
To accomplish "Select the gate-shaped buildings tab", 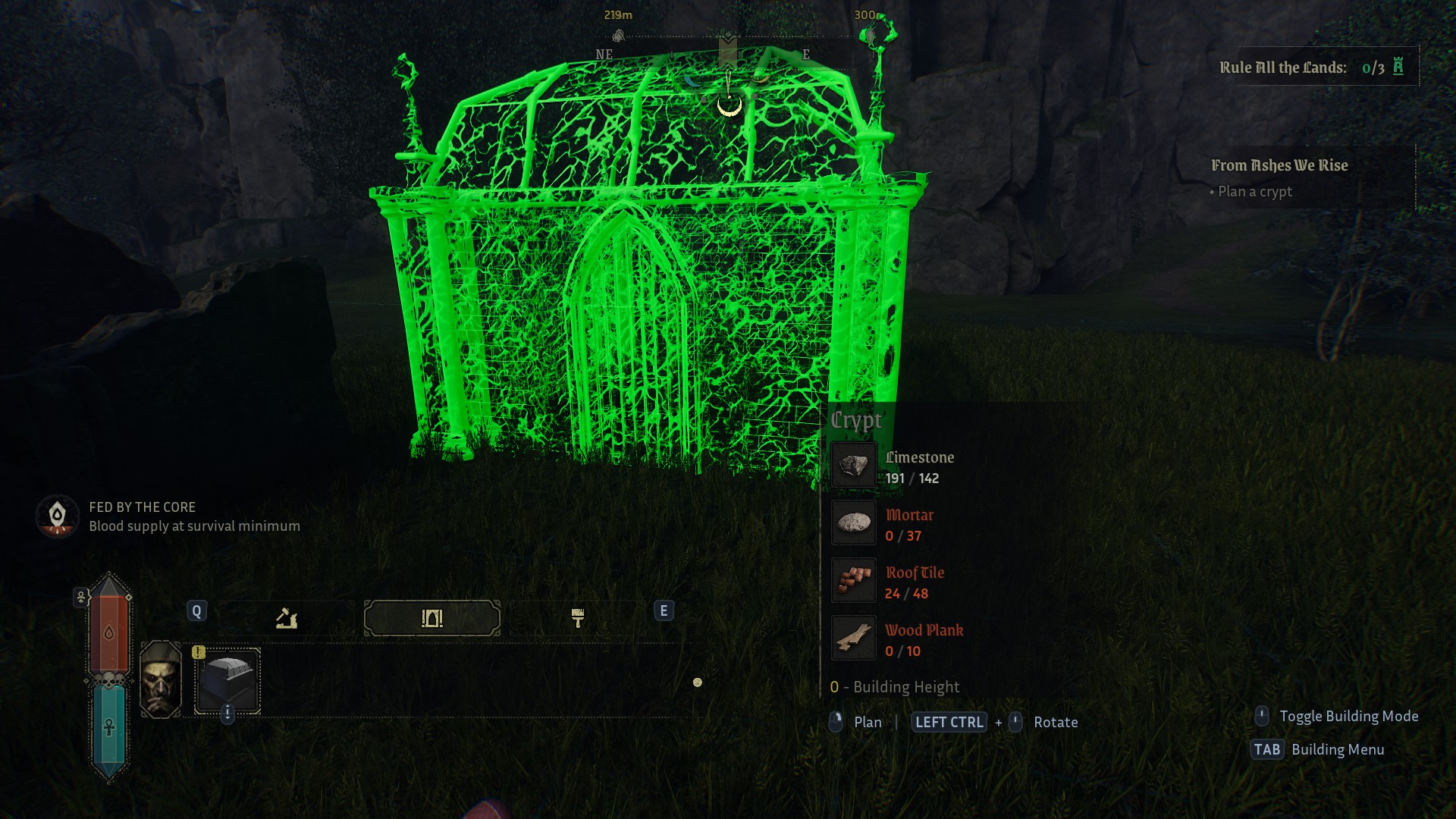I will [431, 619].
